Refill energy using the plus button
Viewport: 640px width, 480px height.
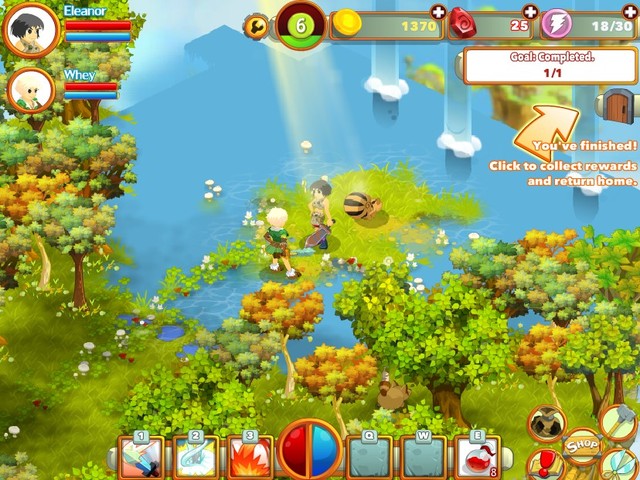[630, 12]
